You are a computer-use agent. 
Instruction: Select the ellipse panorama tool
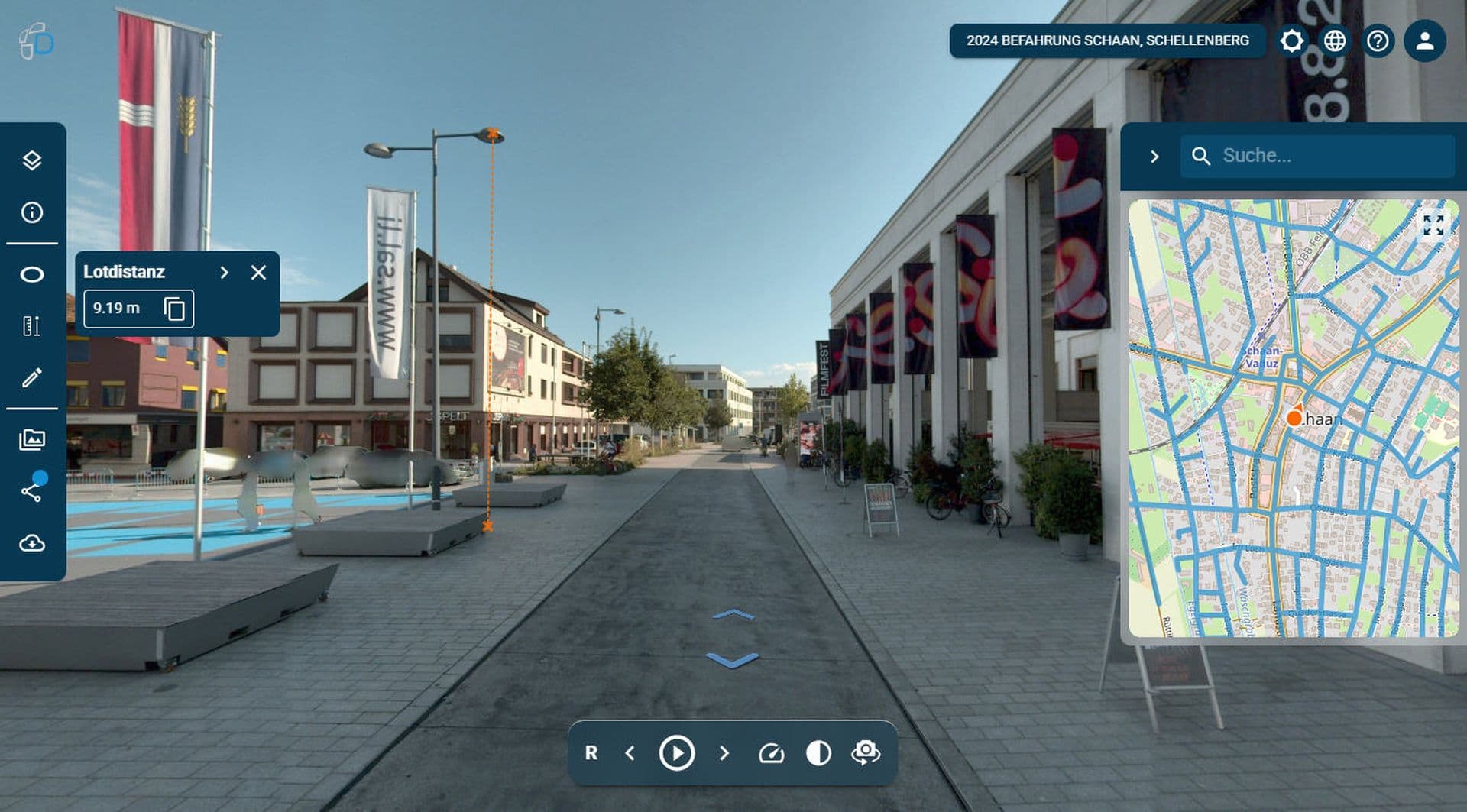pyautogui.click(x=32, y=275)
